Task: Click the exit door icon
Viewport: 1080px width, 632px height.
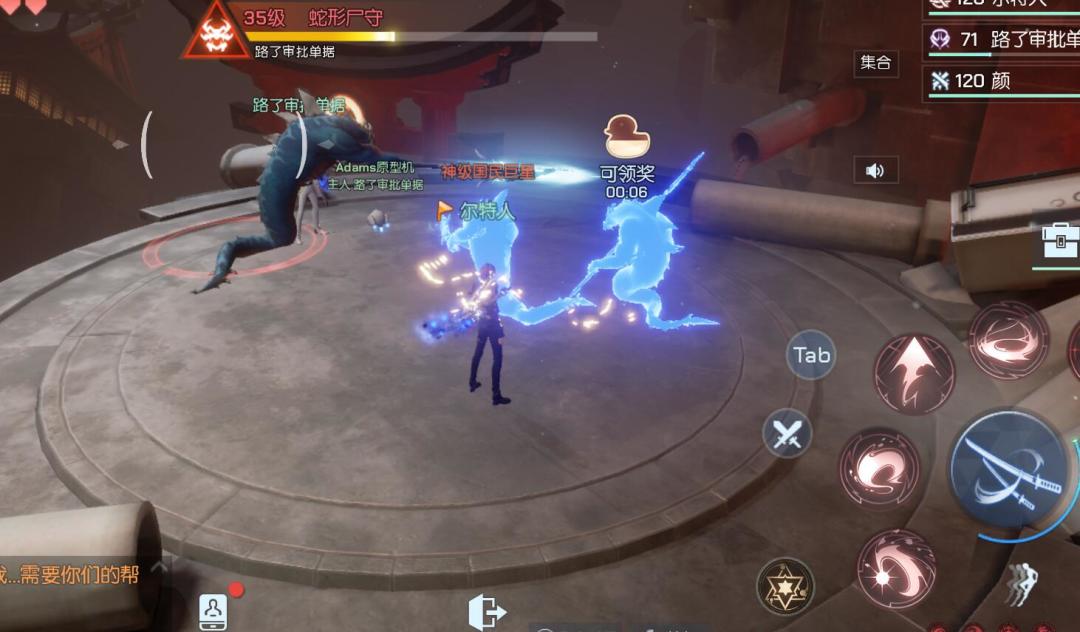Action: point(487,611)
